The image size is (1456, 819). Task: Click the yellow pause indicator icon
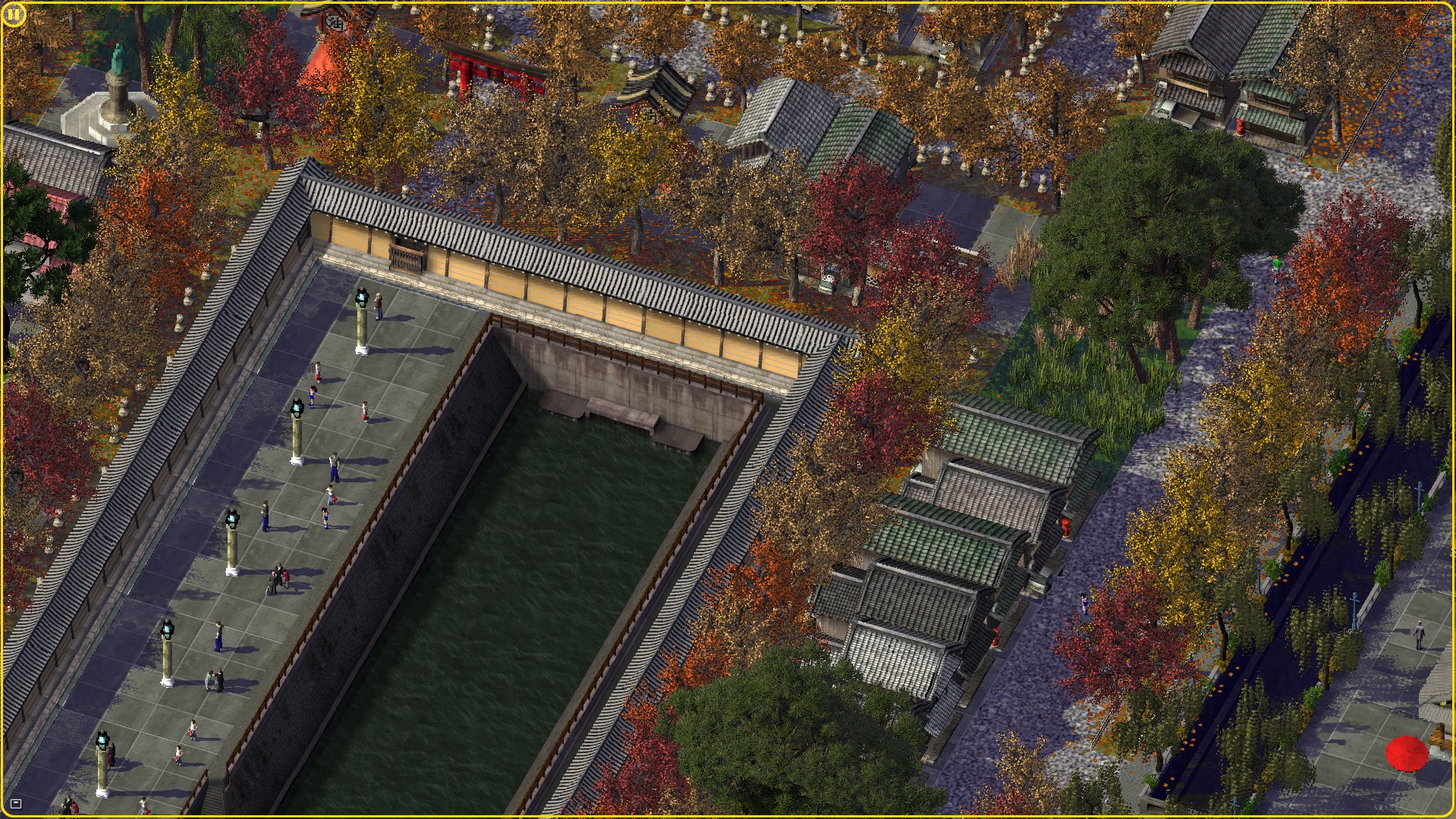click(x=14, y=14)
